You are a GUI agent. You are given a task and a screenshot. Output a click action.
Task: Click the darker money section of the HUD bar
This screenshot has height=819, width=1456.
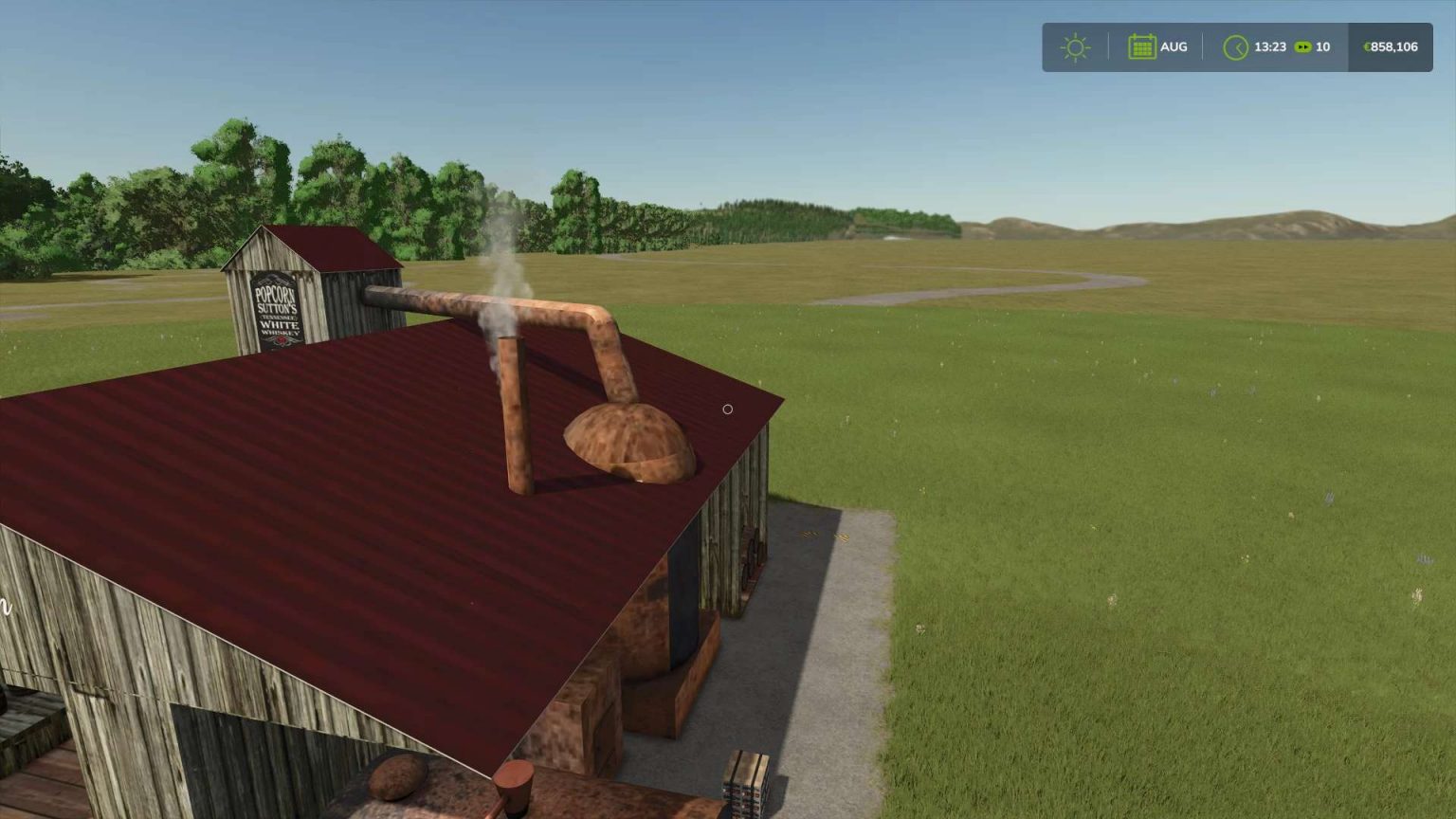click(x=1389, y=45)
